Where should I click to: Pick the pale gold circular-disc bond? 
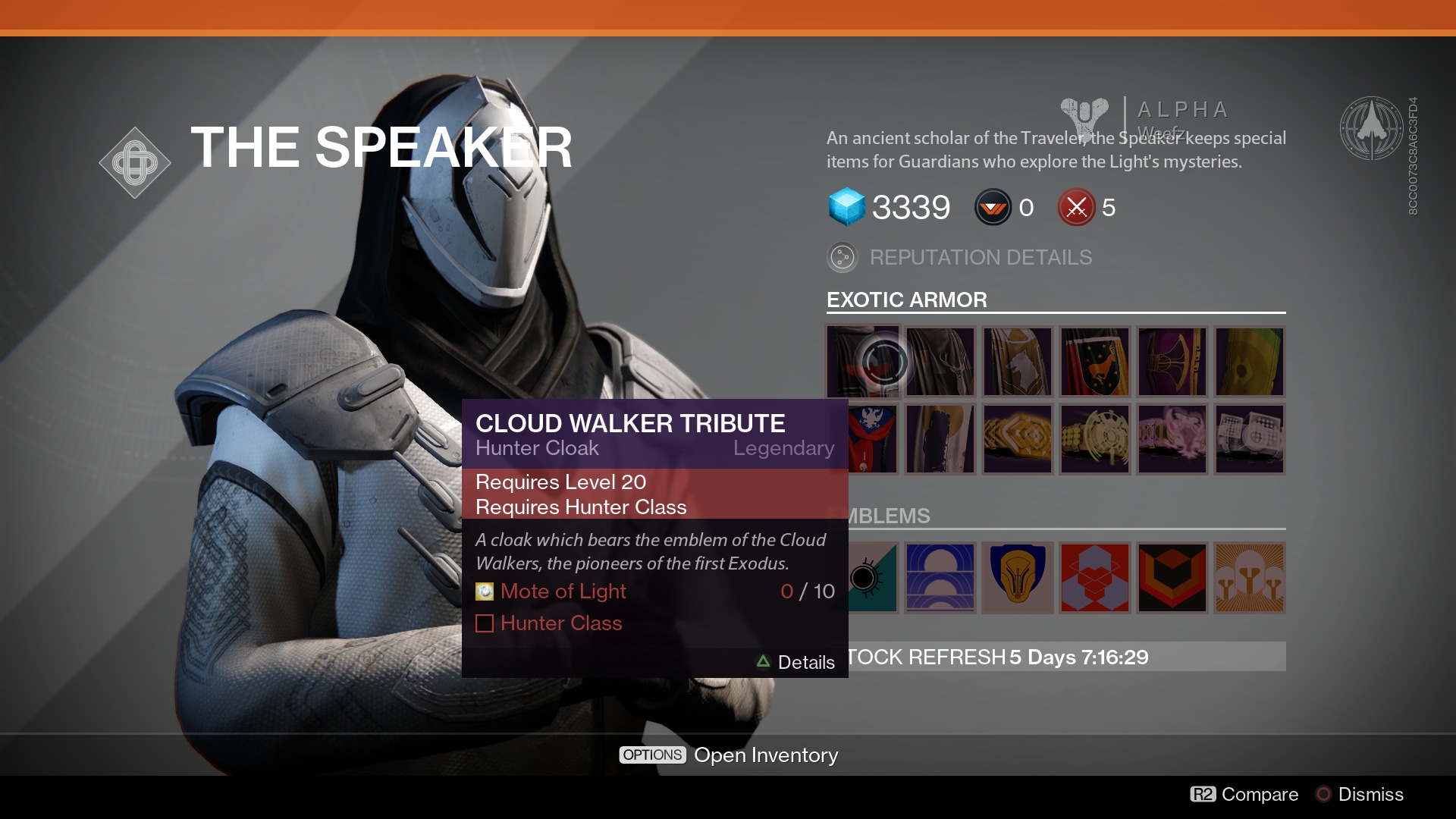[1095, 439]
